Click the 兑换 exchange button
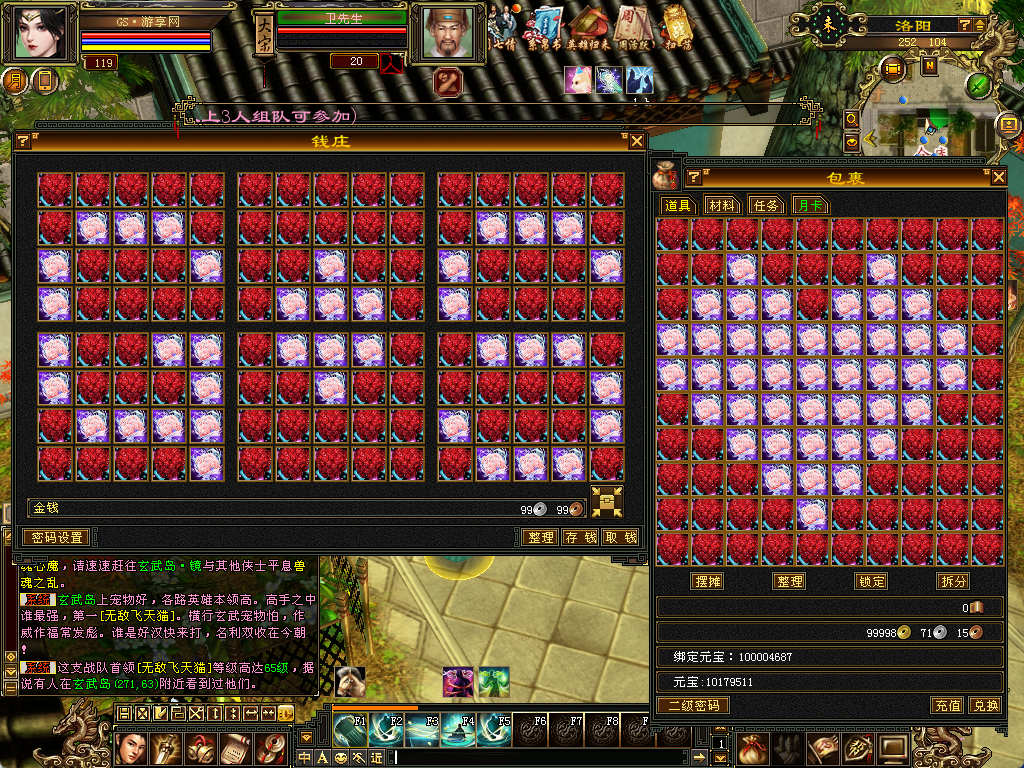Image resolution: width=1024 pixels, height=768 pixels. (985, 705)
